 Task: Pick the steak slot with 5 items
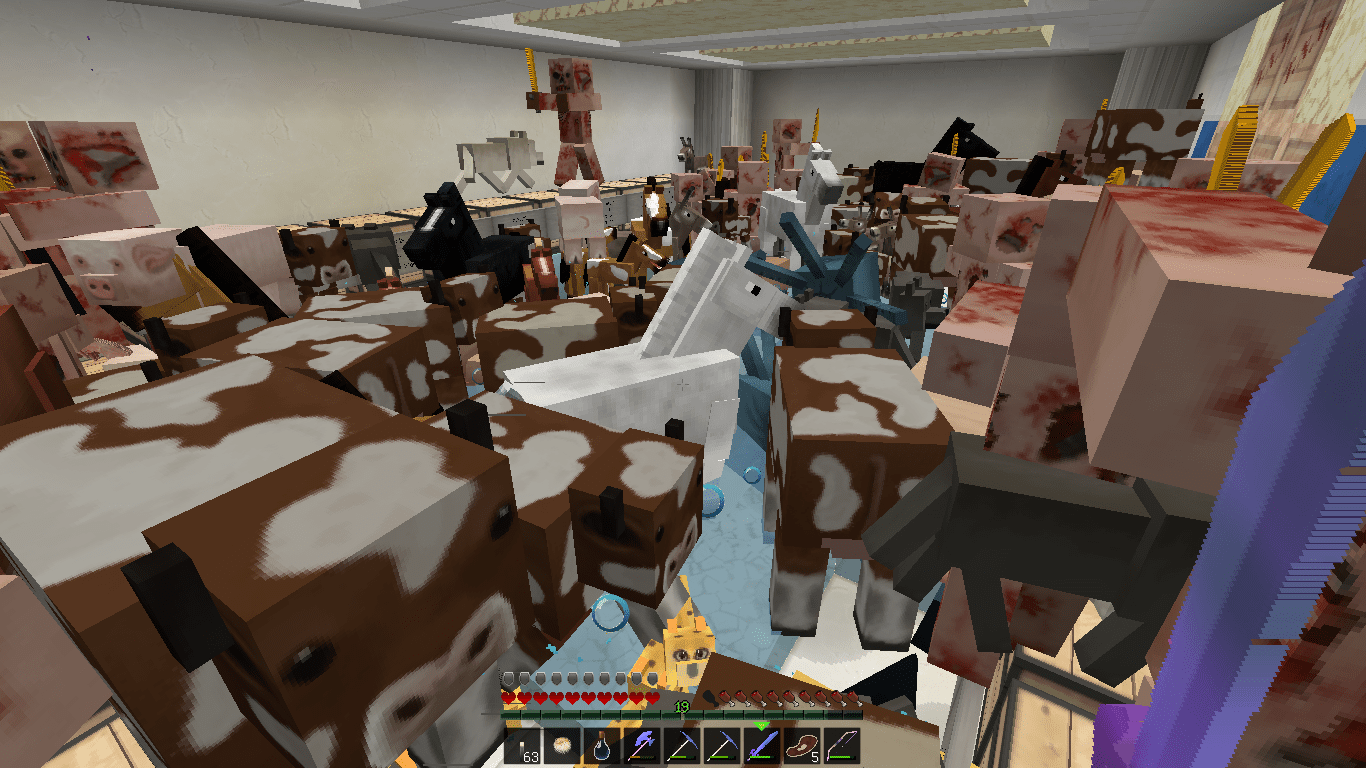click(802, 746)
